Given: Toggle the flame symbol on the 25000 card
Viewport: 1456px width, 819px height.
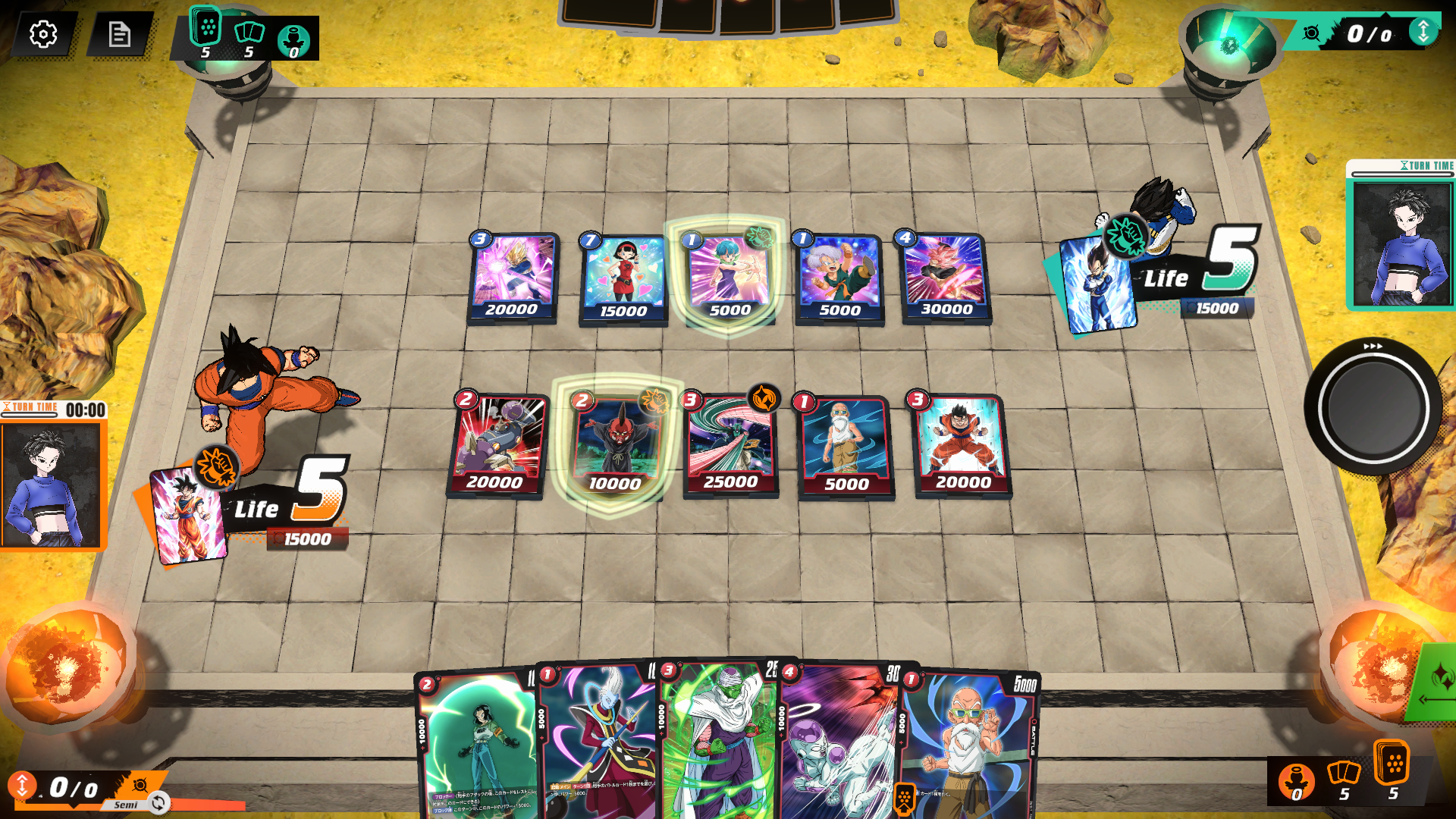Looking at the screenshot, I should pyautogui.click(x=764, y=398).
